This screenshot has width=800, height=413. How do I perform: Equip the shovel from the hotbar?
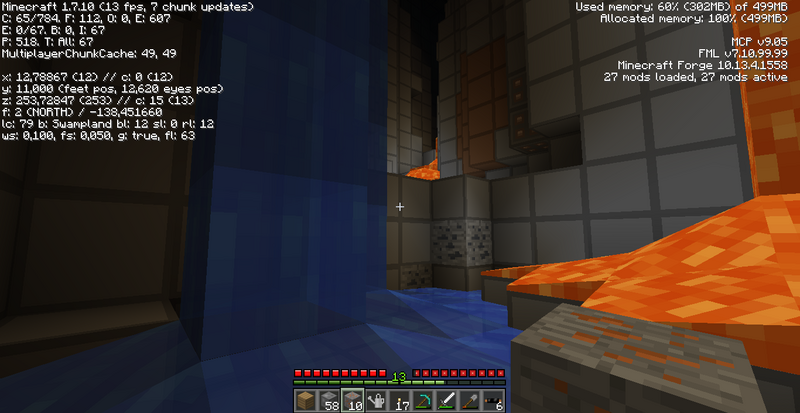coord(469,401)
